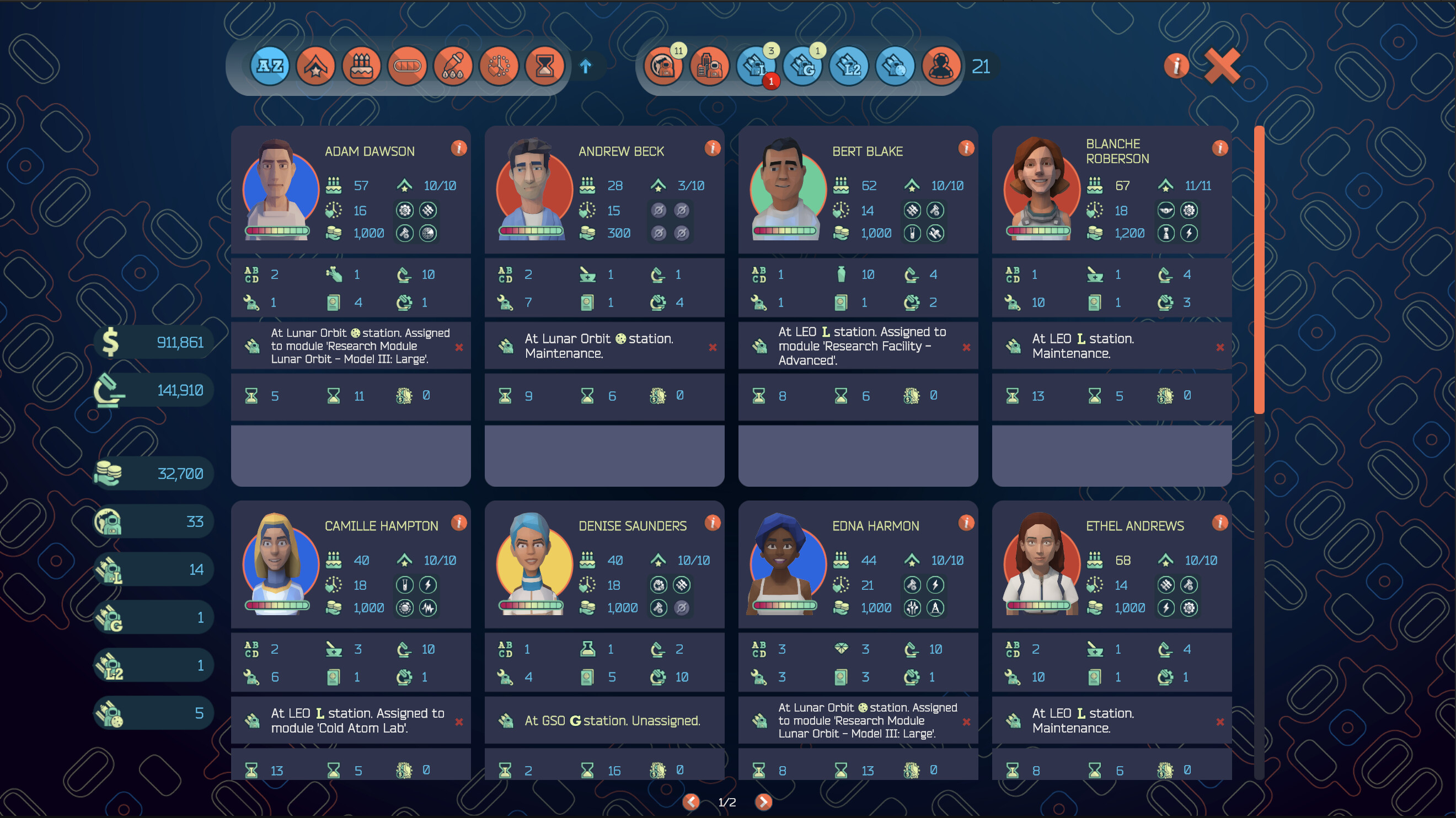This screenshot has height=818, width=1456.
Task: Sort astronauts by age using birthday cake icon
Action: coord(361,67)
